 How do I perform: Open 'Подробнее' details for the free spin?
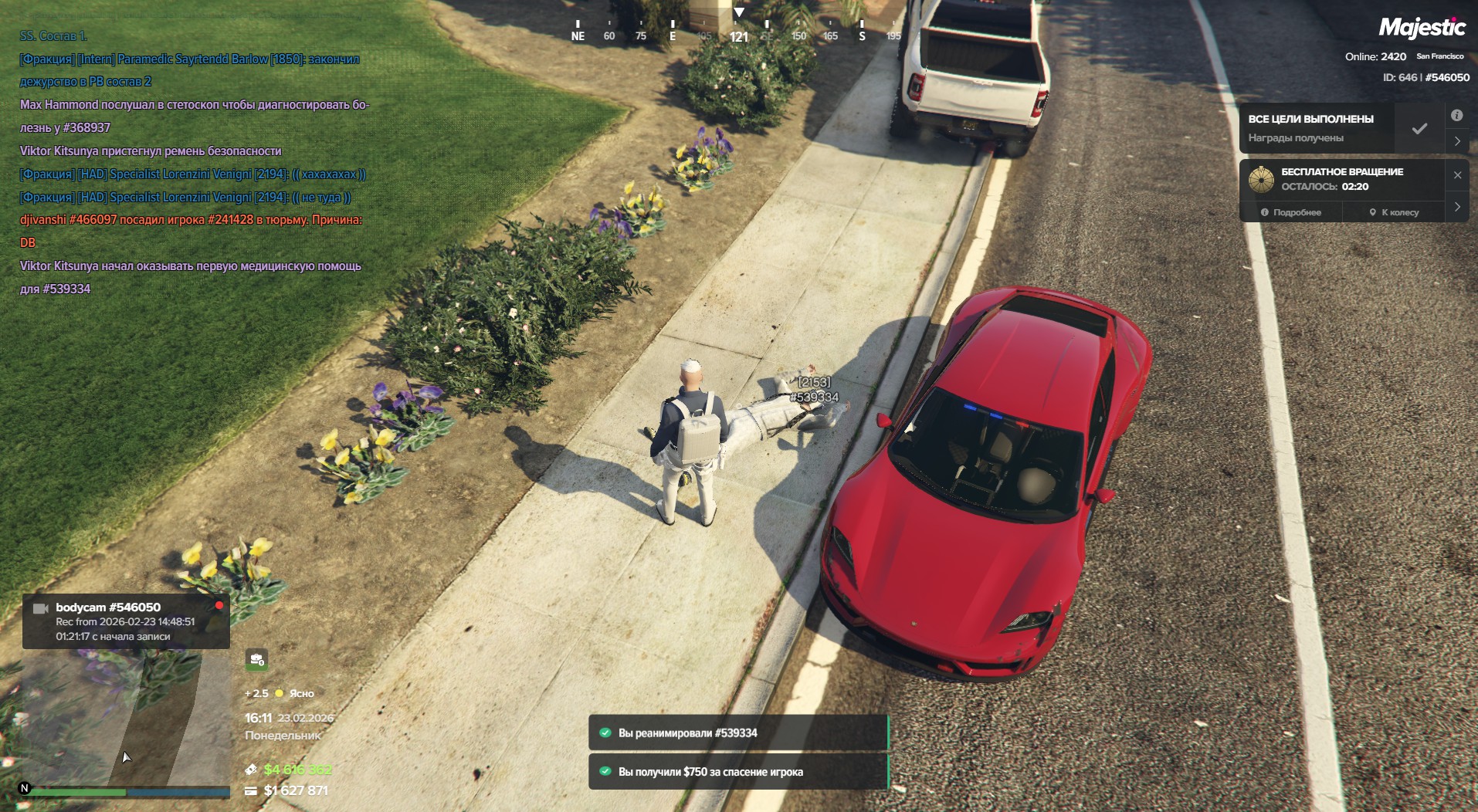[x=1291, y=212]
